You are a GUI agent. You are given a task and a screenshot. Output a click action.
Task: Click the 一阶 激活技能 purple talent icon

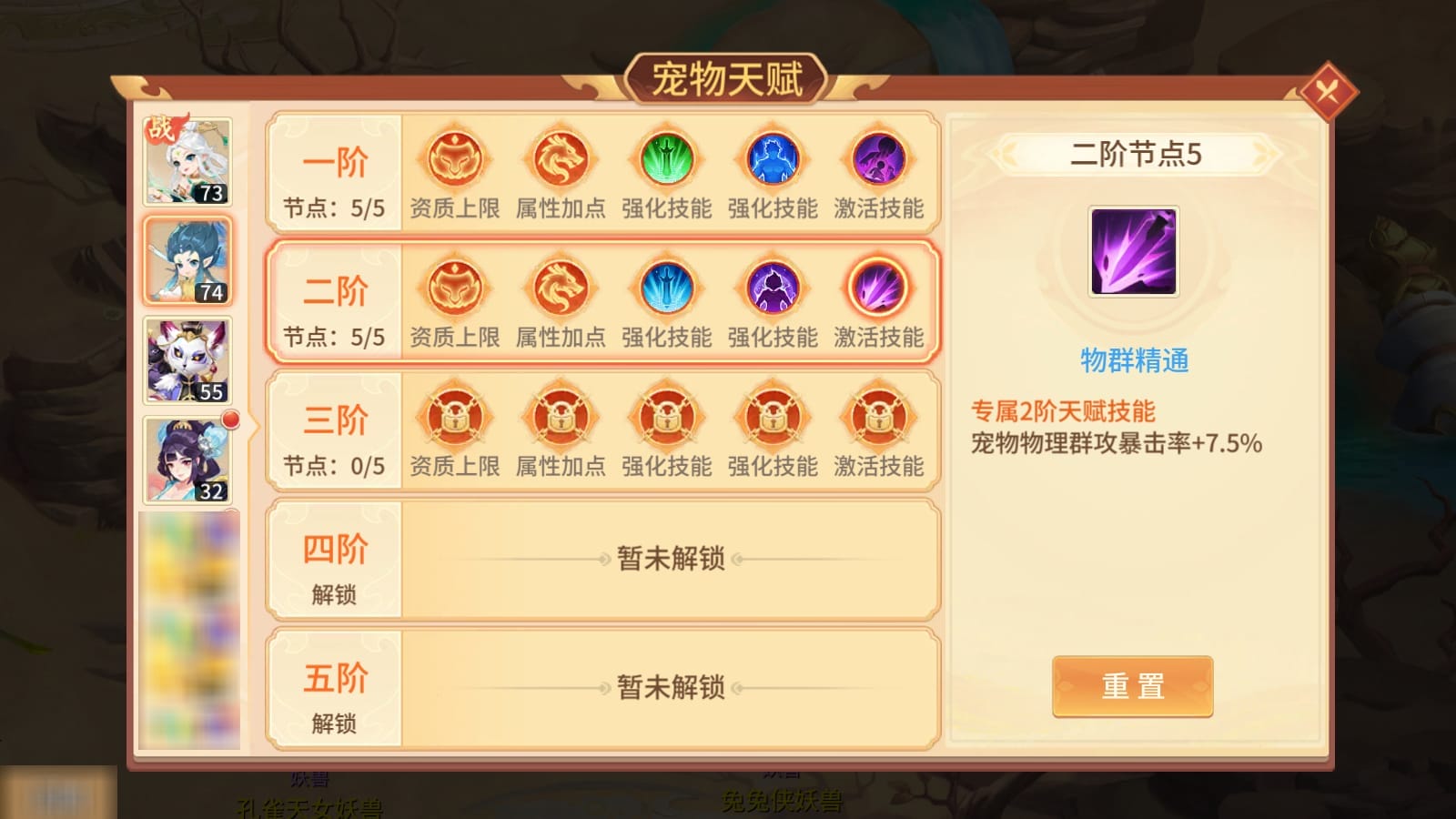(878, 159)
